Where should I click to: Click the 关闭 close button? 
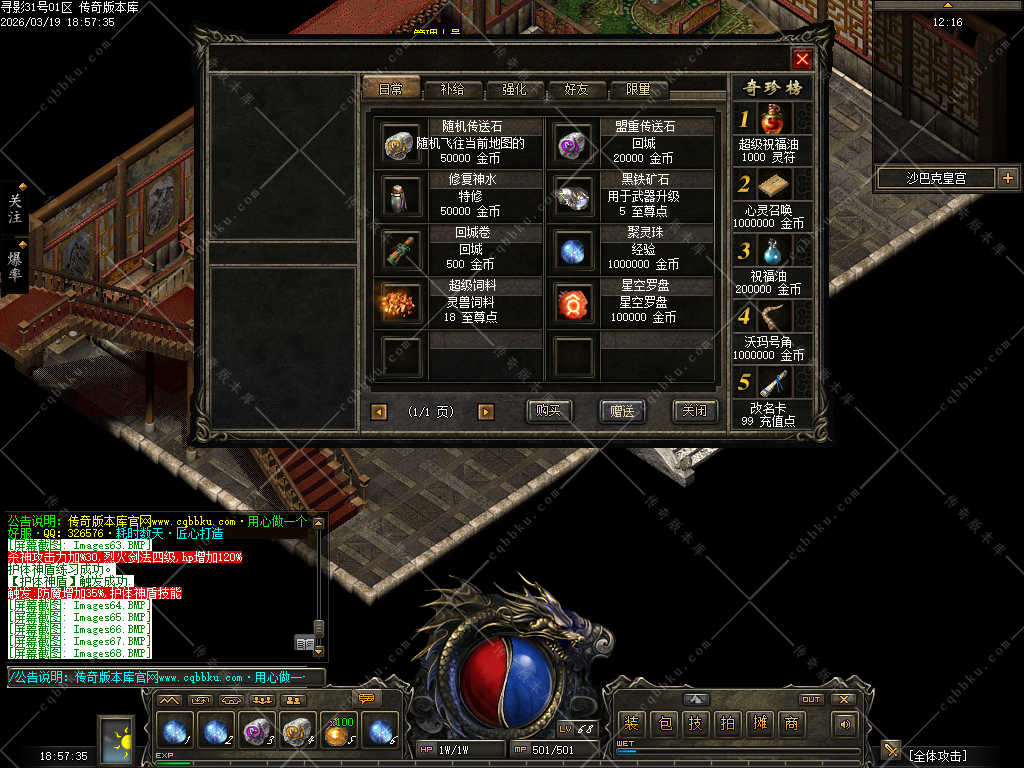pyautogui.click(x=694, y=411)
